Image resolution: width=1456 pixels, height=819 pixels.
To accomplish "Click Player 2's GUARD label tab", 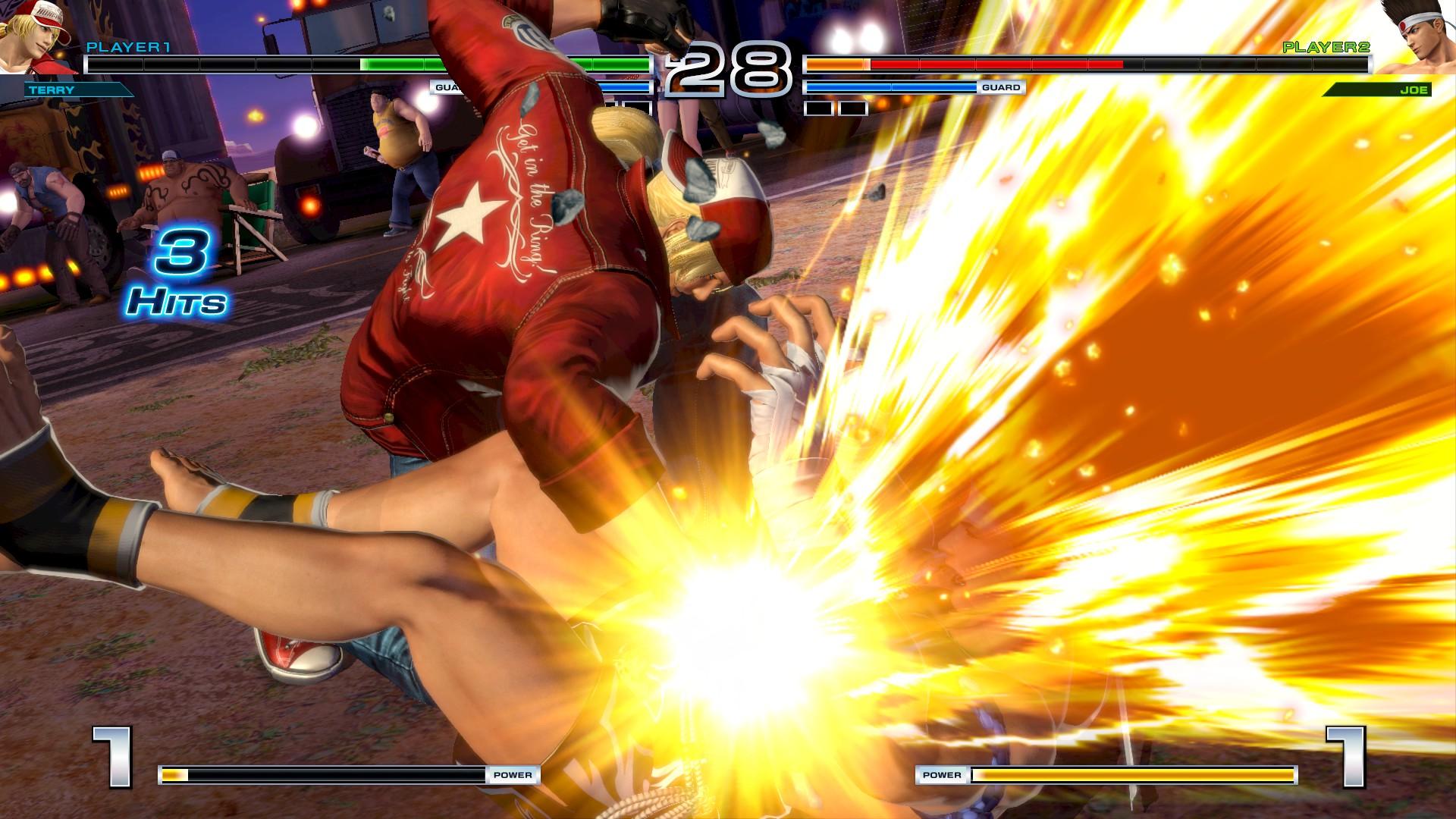I will 1003,88.
